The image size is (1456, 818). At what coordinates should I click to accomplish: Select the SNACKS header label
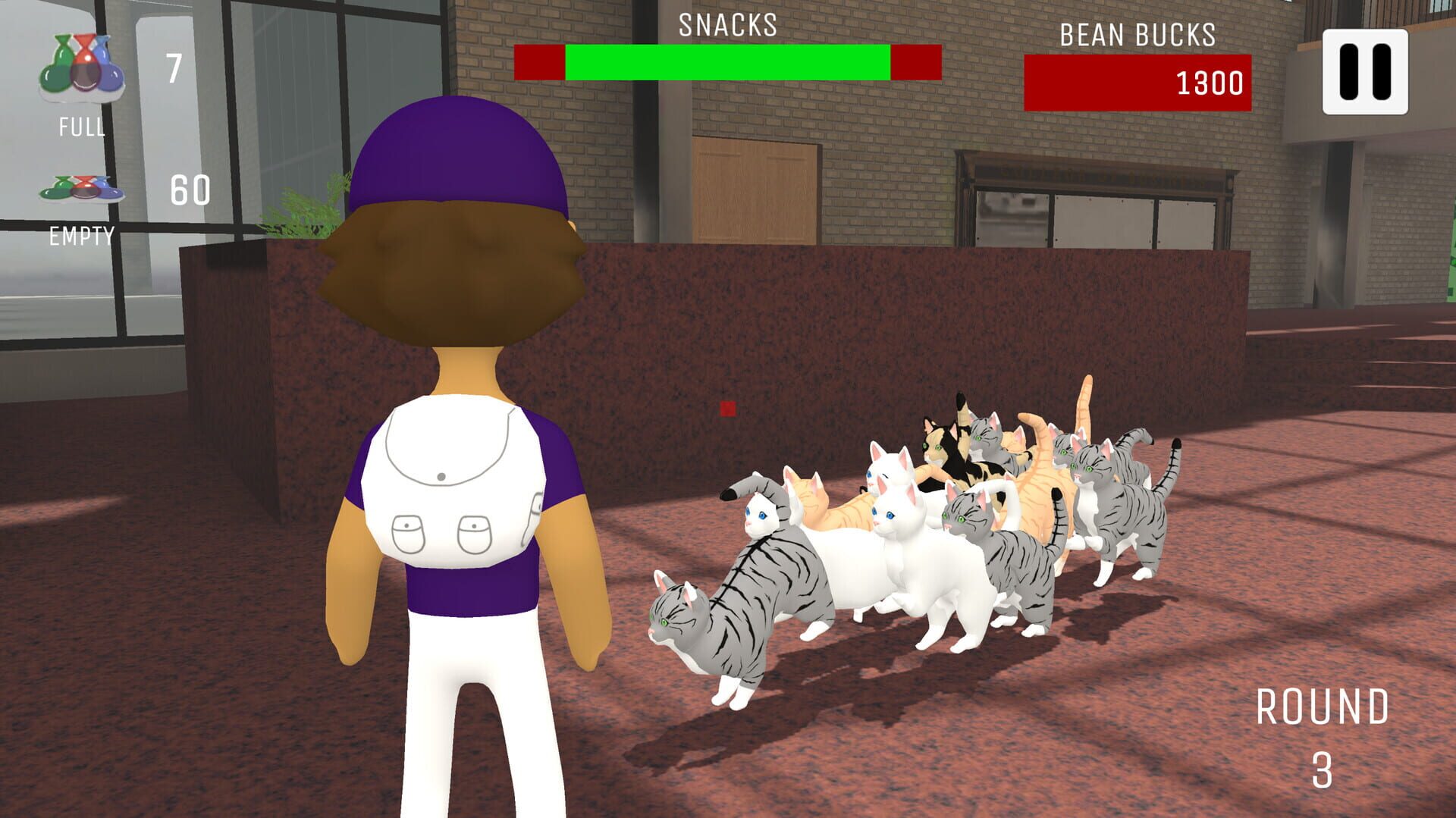726,25
